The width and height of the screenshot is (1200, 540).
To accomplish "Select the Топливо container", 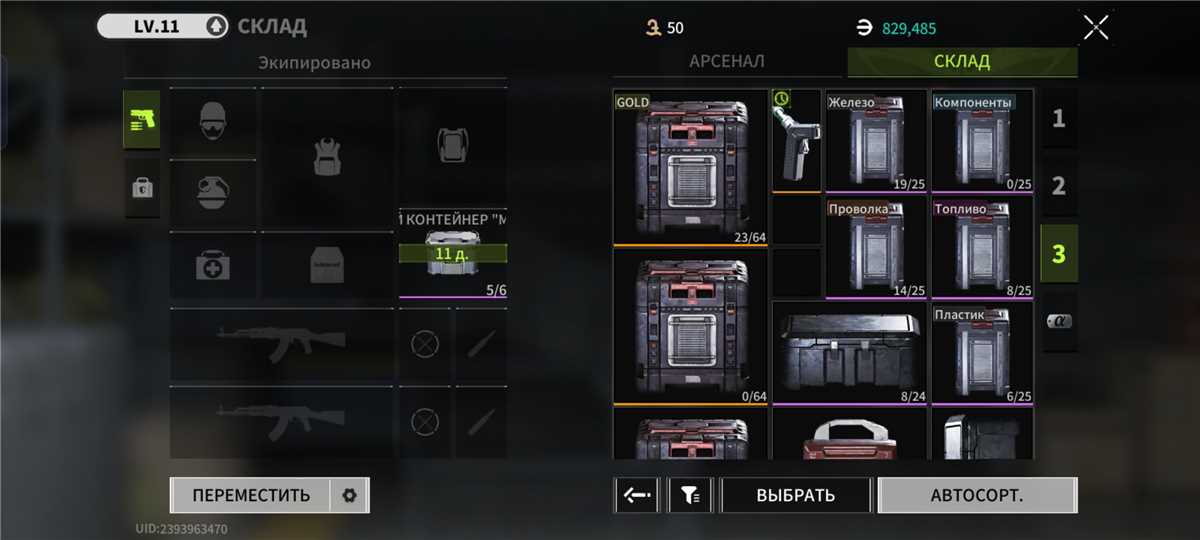I will coord(982,247).
